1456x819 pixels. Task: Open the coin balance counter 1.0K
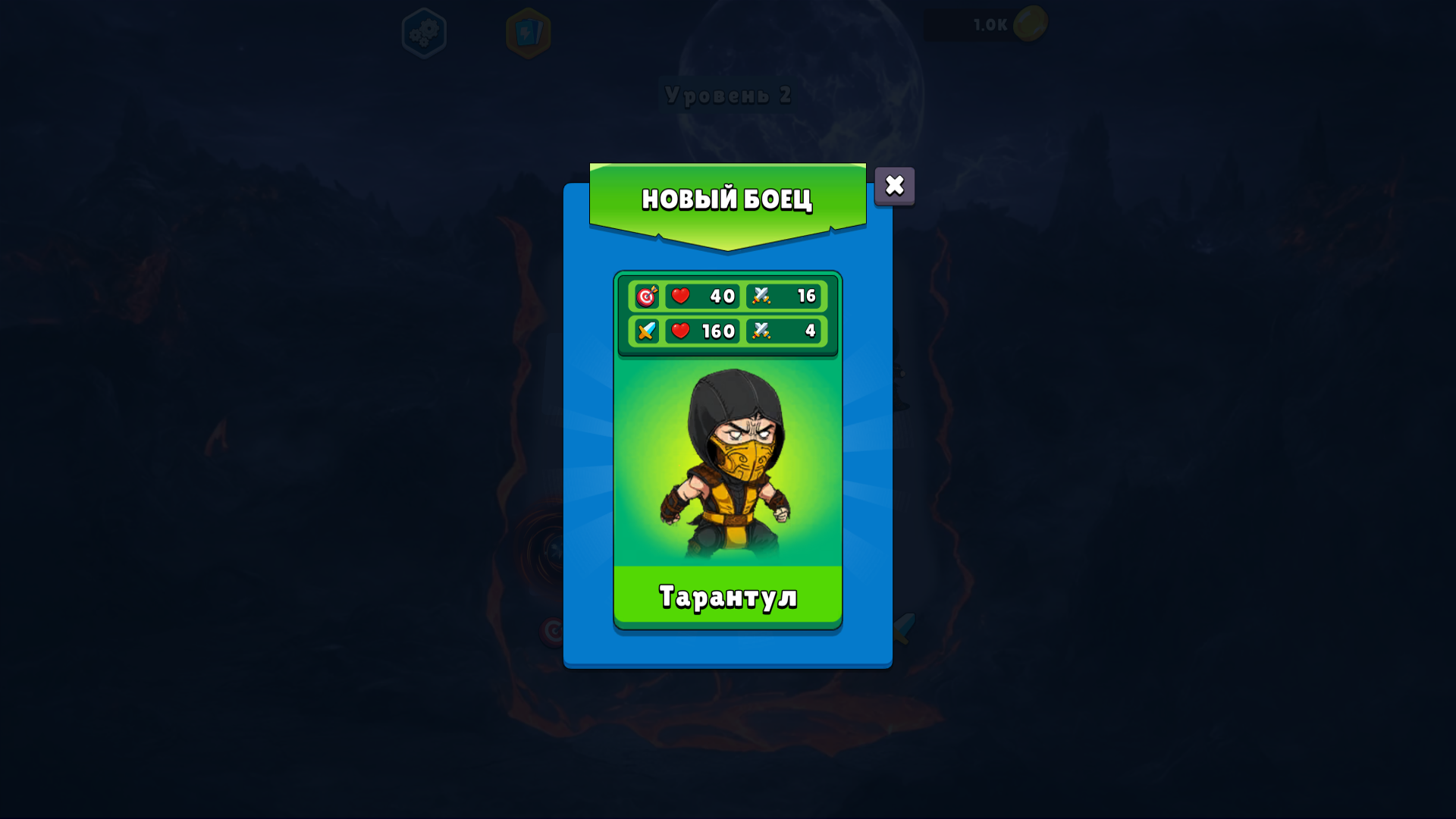[x=990, y=24]
